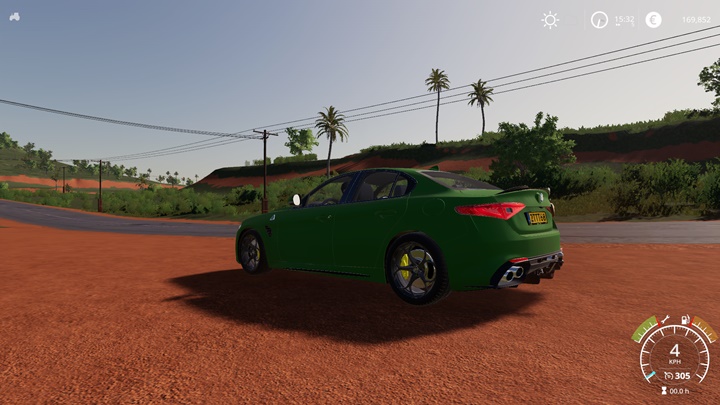Click the wrench damage gauge icon
This screenshot has height=405, width=720.
point(663,320)
